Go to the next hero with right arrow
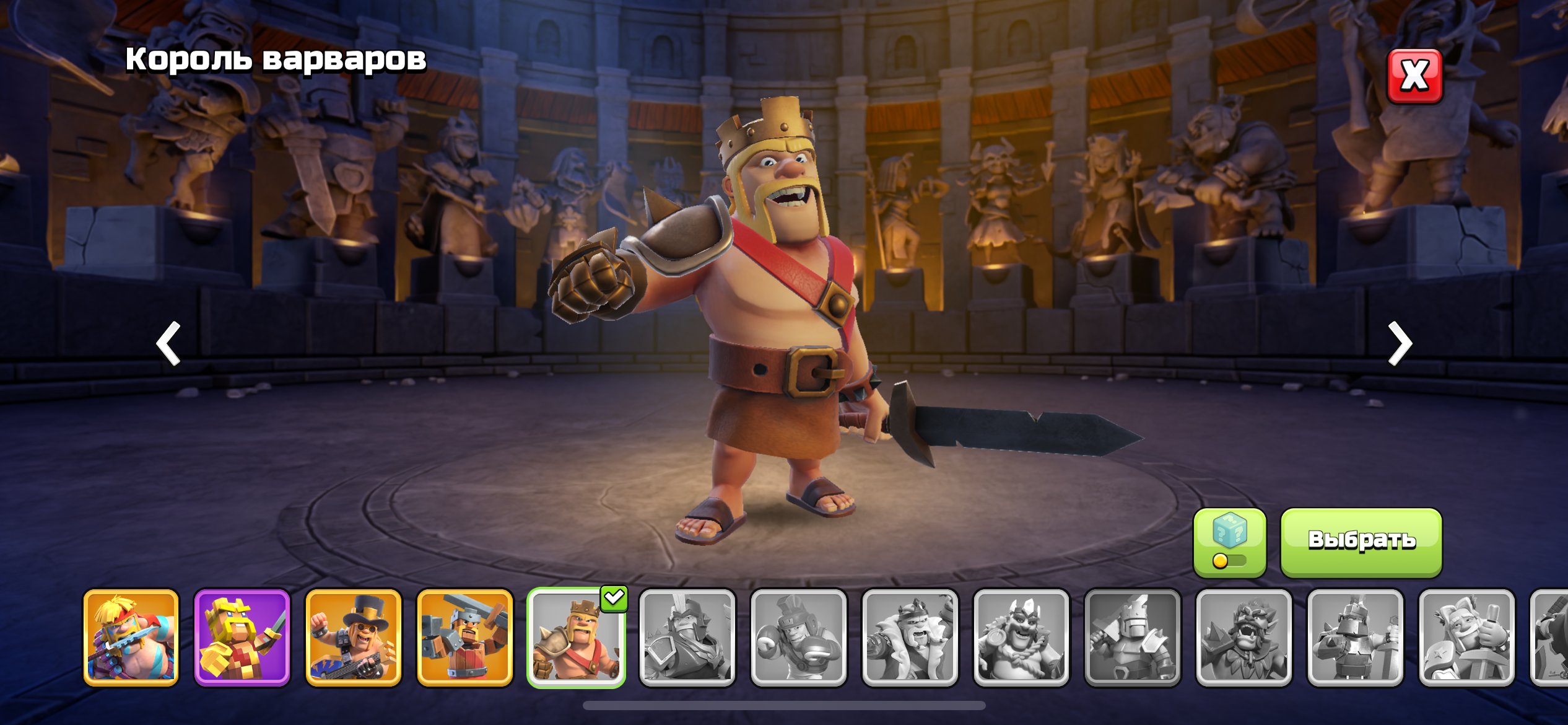This screenshot has height=725, width=1568. 1400,343
